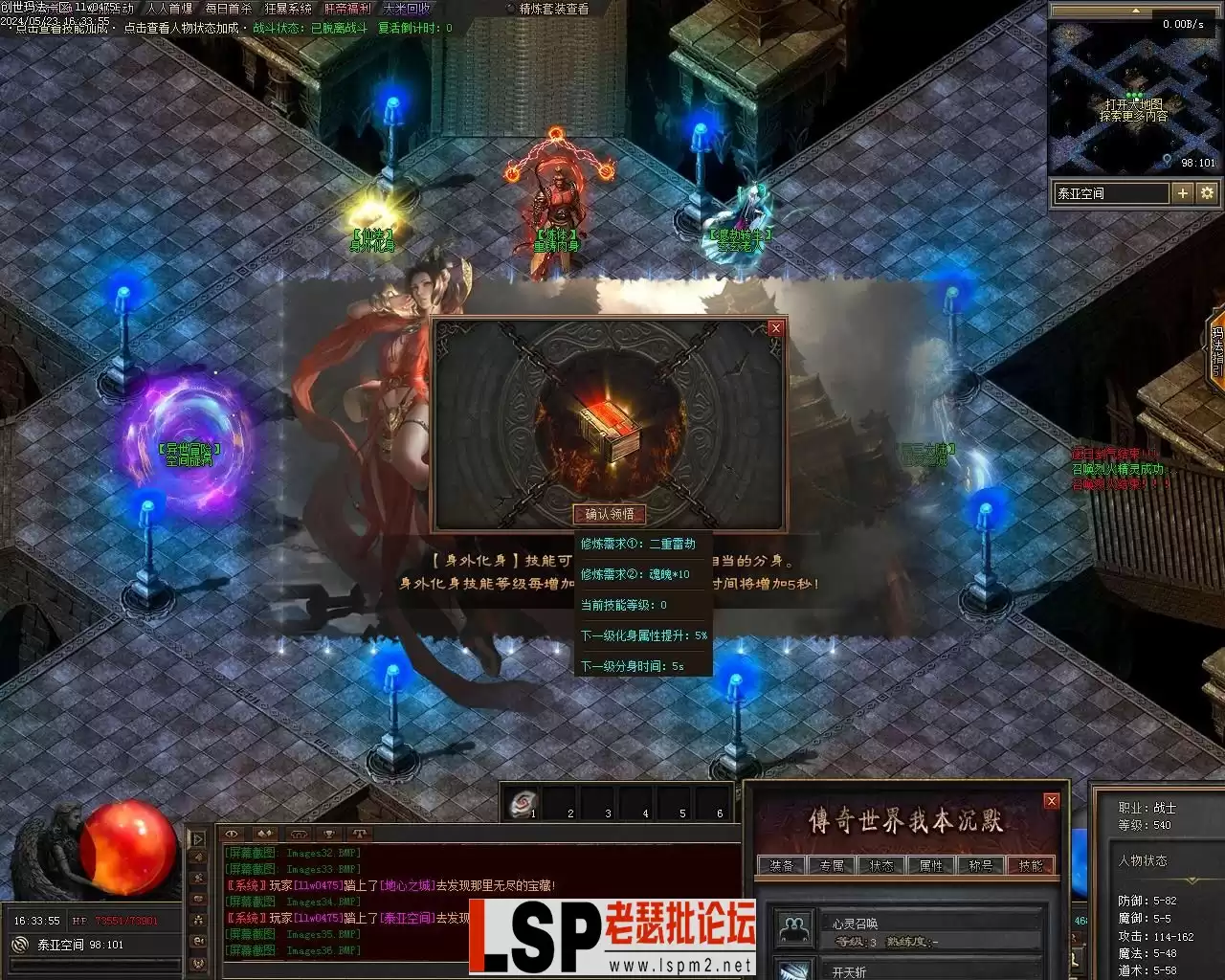The height and width of the screenshot is (980, 1225).
Task: Open the 人人首爆 menu entry
Action: pos(169,9)
